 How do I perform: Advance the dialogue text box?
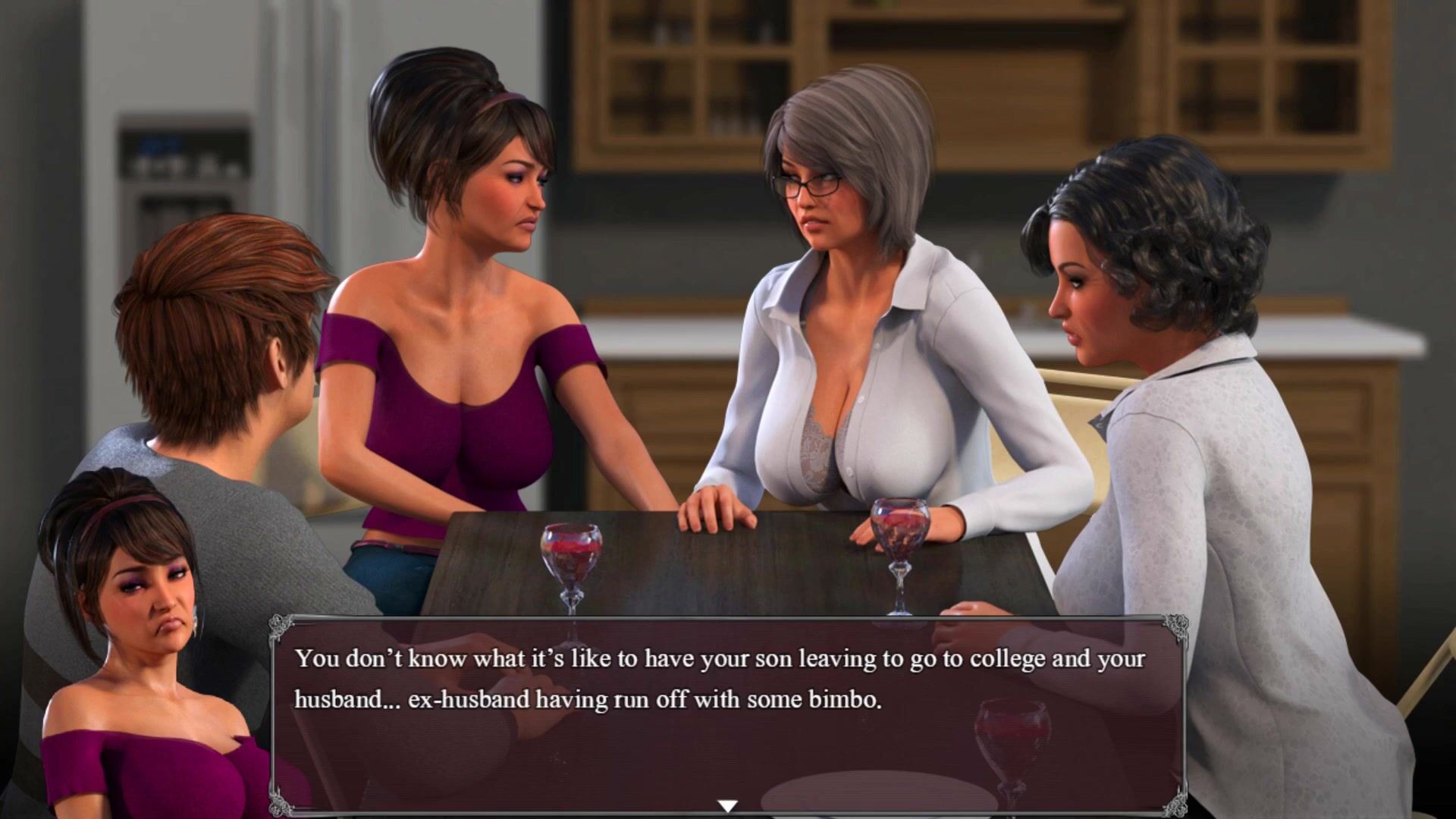[x=728, y=713]
